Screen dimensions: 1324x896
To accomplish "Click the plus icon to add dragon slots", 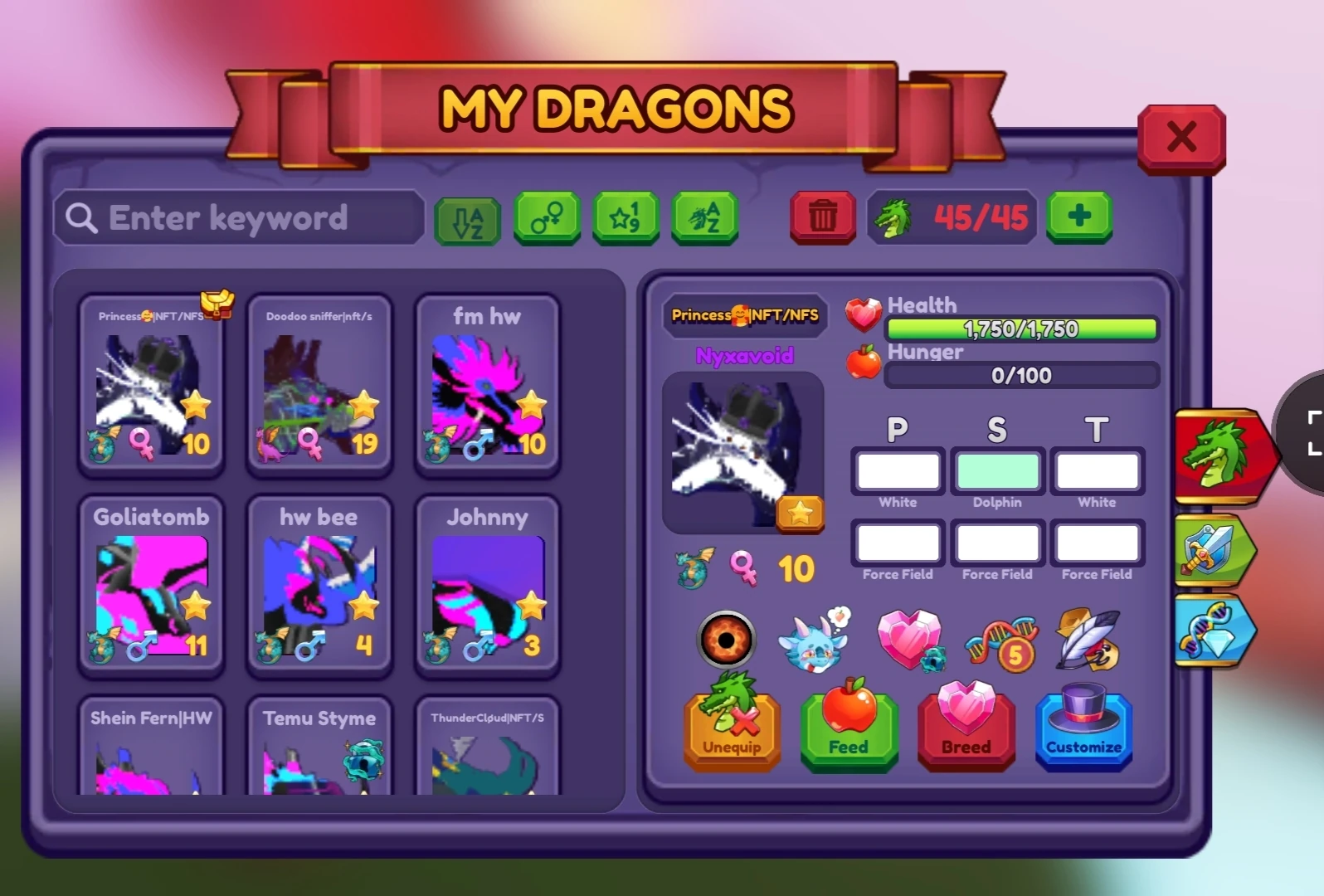I will [1078, 218].
